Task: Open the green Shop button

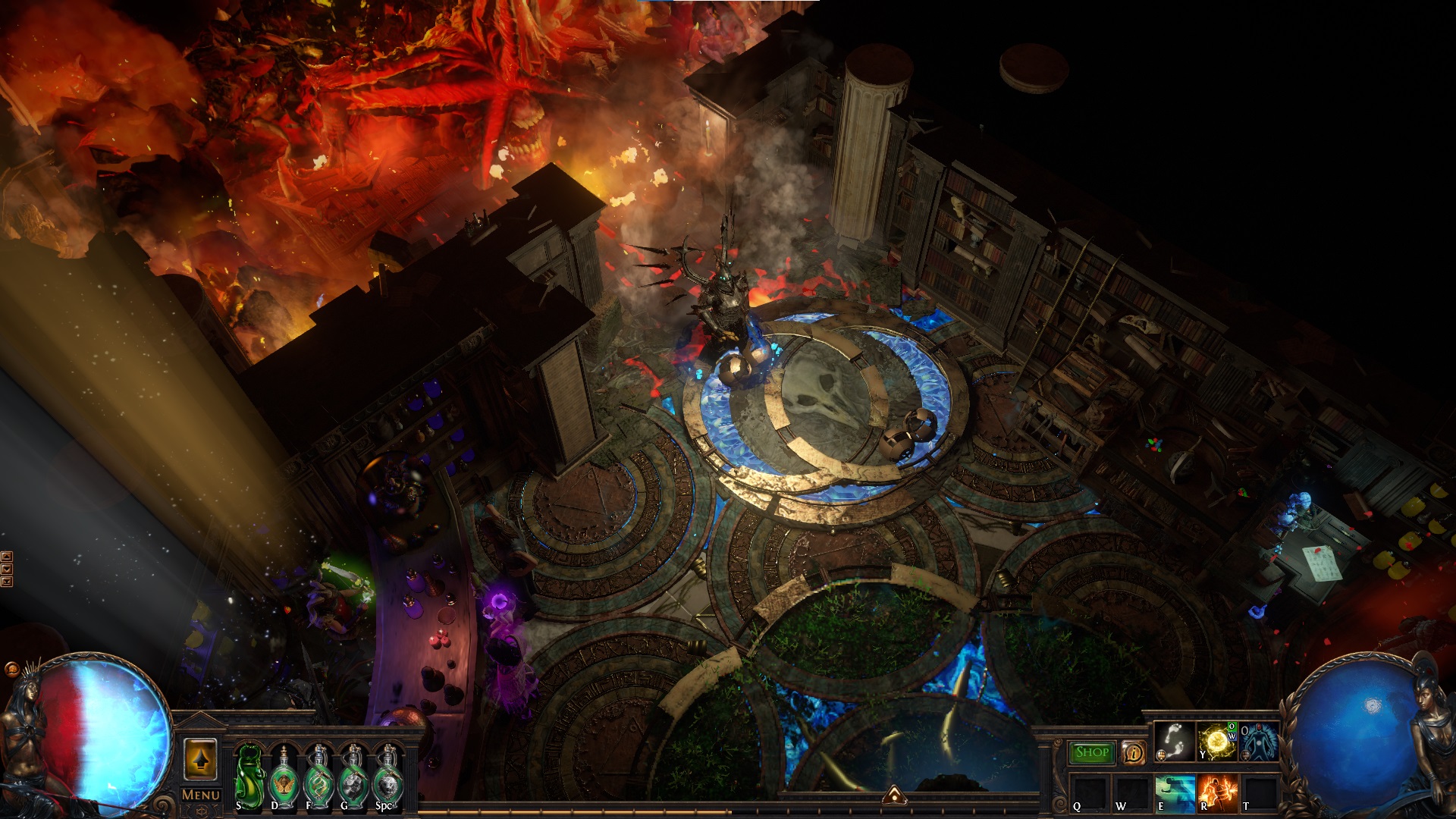Action: (x=1091, y=752)
